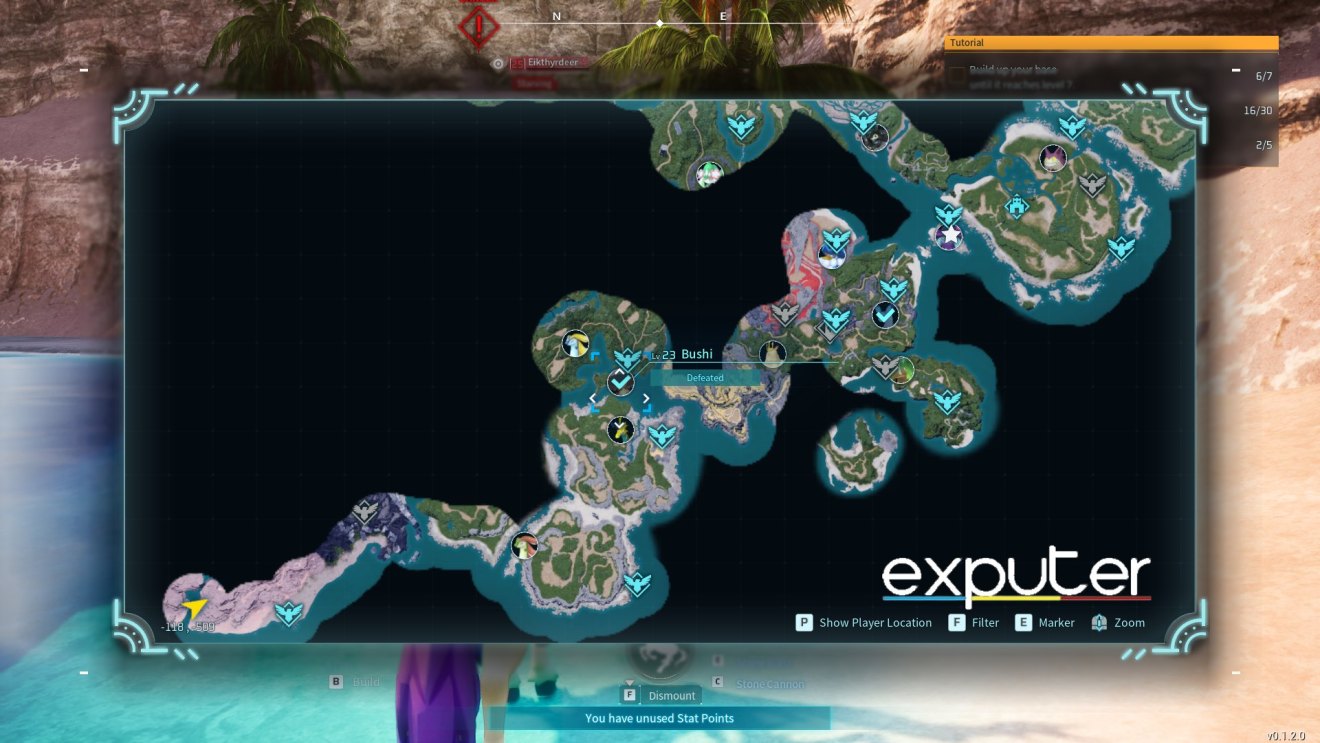Image resolution: width=1320 pixels, height=743 pixels.
Task: Click the fast travel eagle statue above the selected boss
Action: pyautogui.click(x=628, y=358)
